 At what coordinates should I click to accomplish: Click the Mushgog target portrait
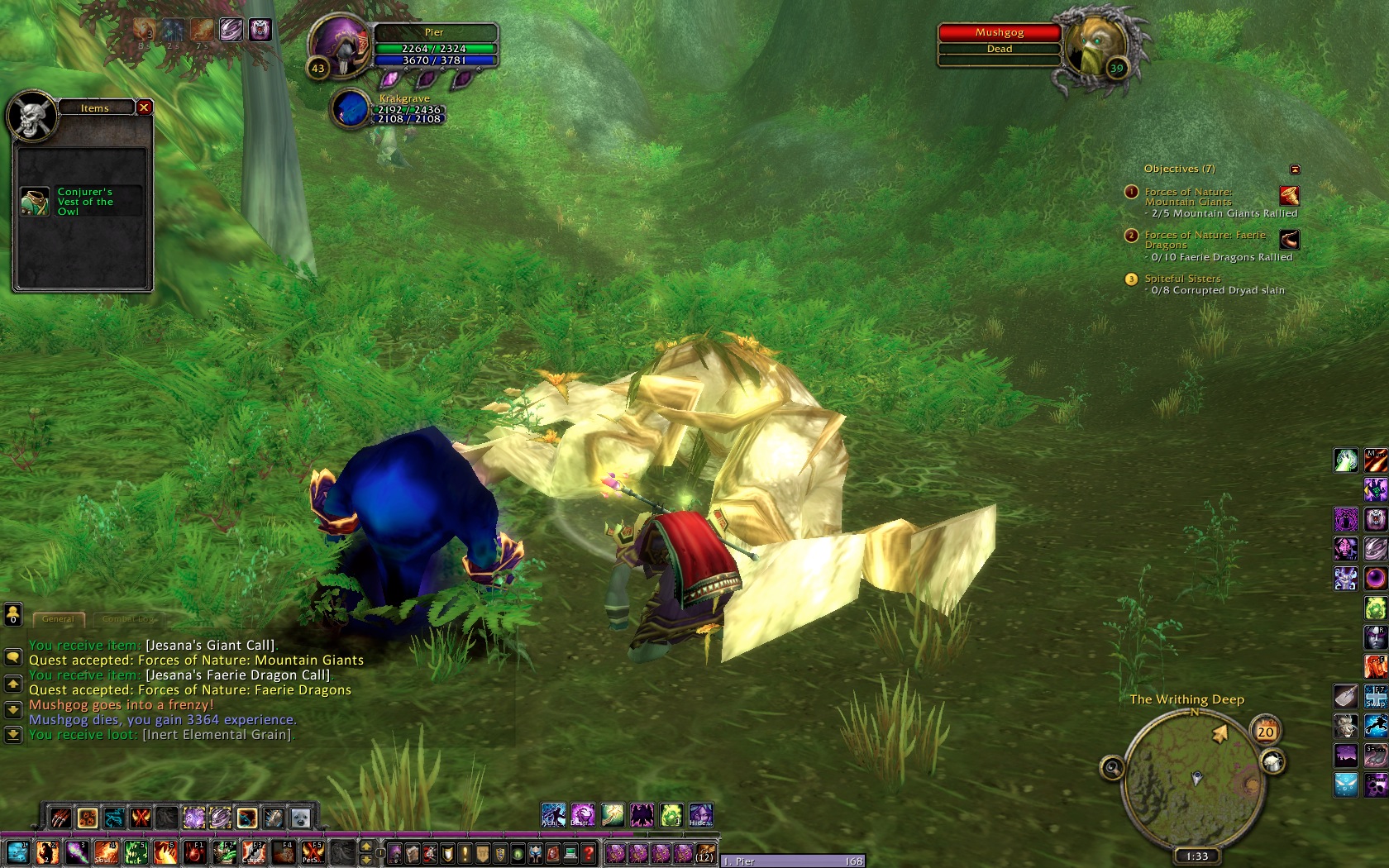1097,46
